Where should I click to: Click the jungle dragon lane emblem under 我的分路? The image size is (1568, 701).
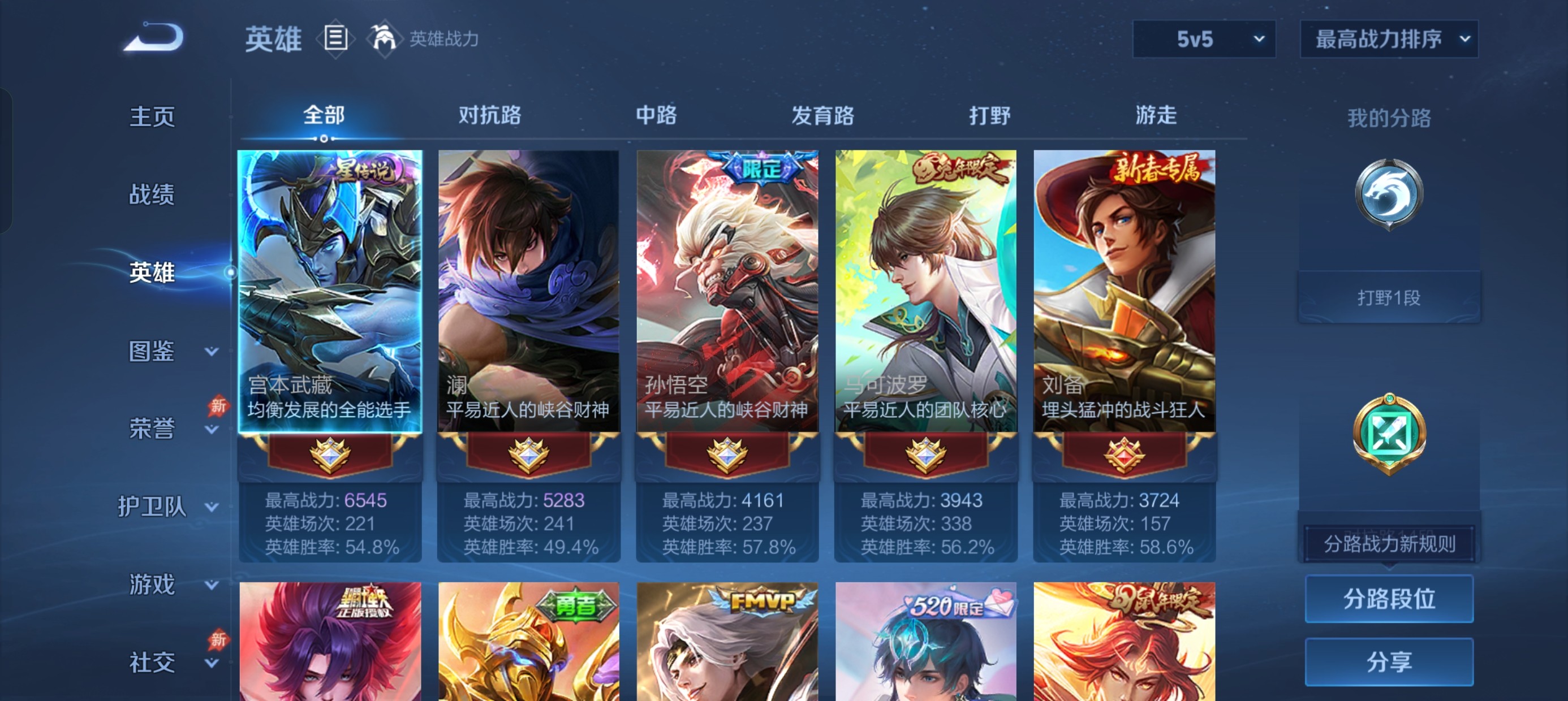point(1392,193)
